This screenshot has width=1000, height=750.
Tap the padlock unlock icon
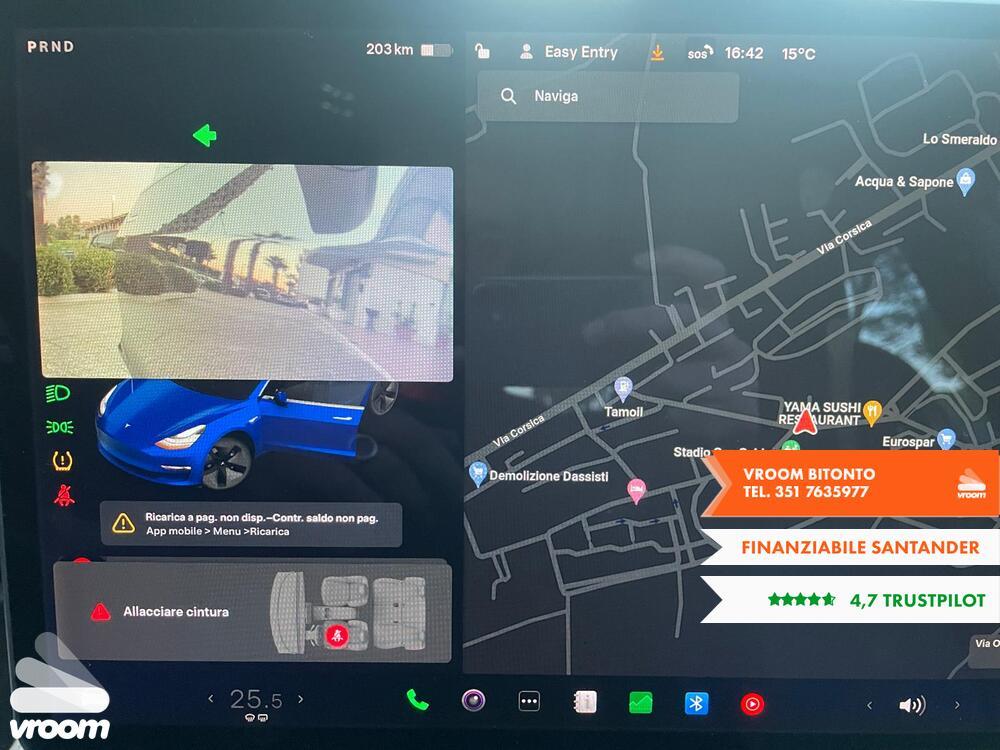click(482, 52)
